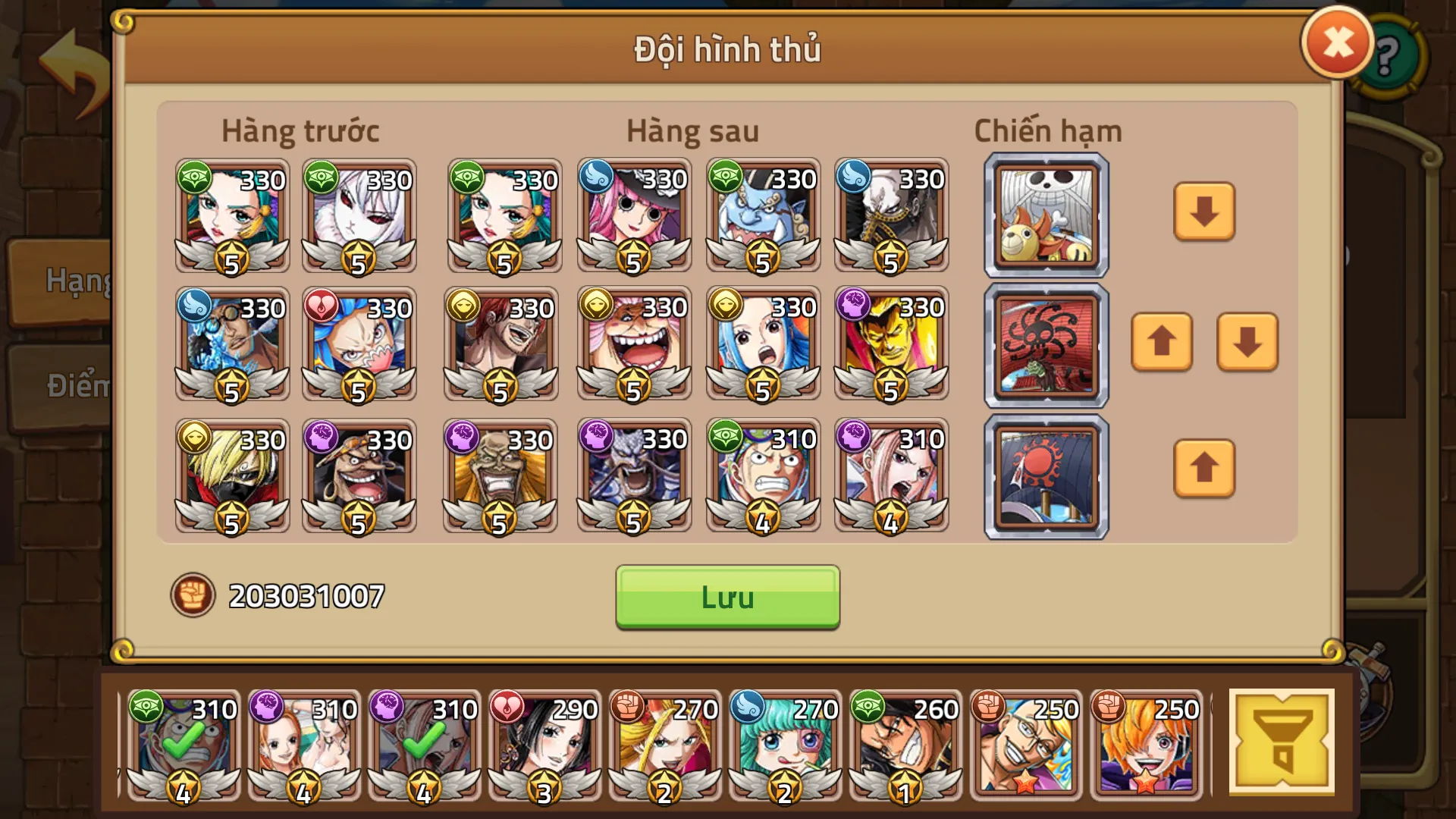Select Sanji in the bottom team row
The image size is (1456, 819).
(x=232, y=474)
